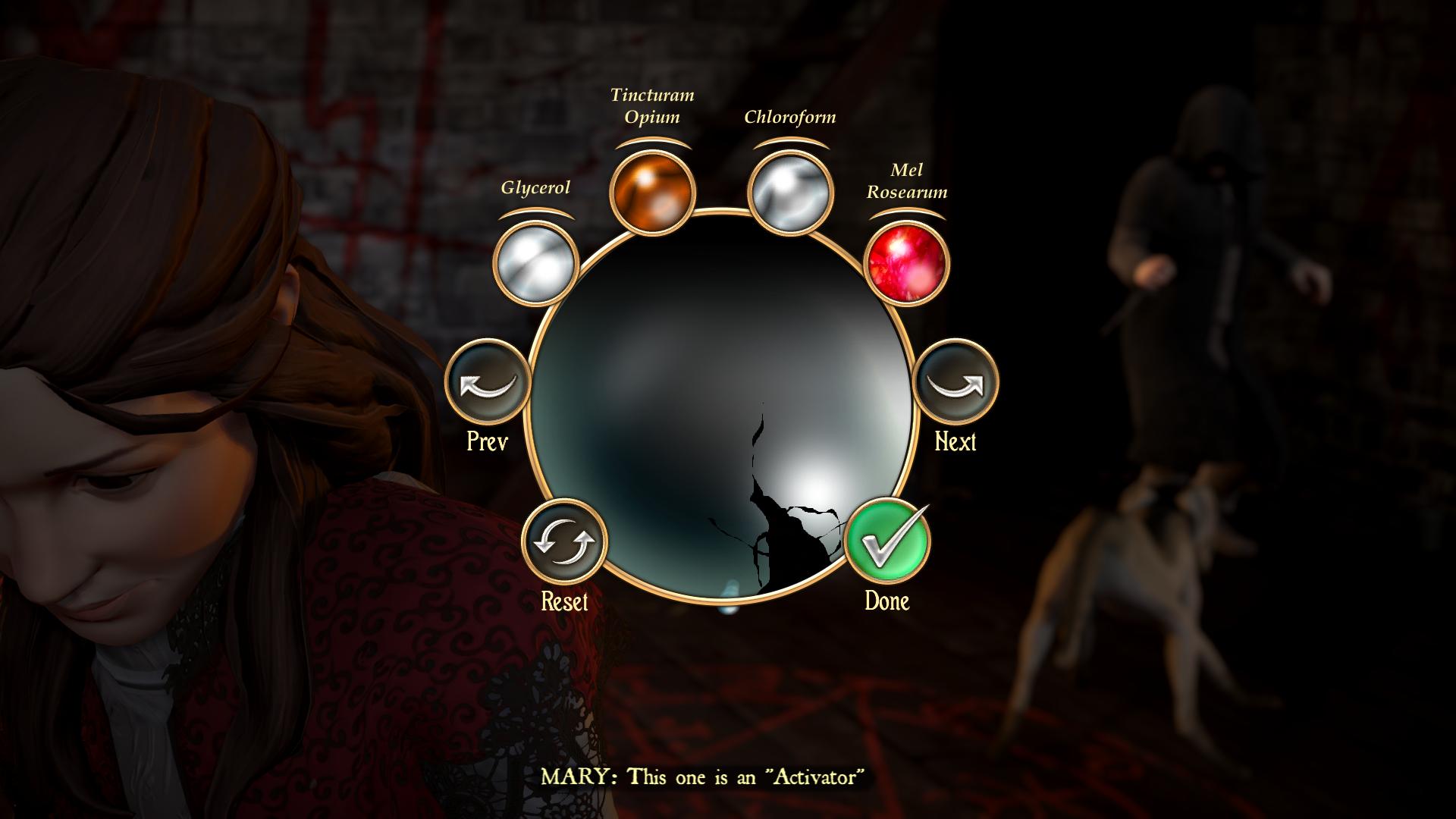The image size is (1456, 819).
Task: Click the Glycerol label text
Action: 536,188
